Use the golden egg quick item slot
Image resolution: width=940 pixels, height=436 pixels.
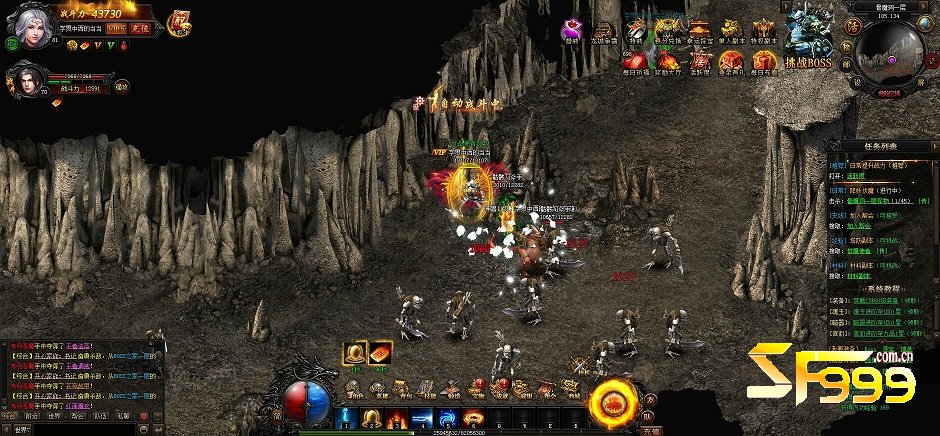(355, 352)
